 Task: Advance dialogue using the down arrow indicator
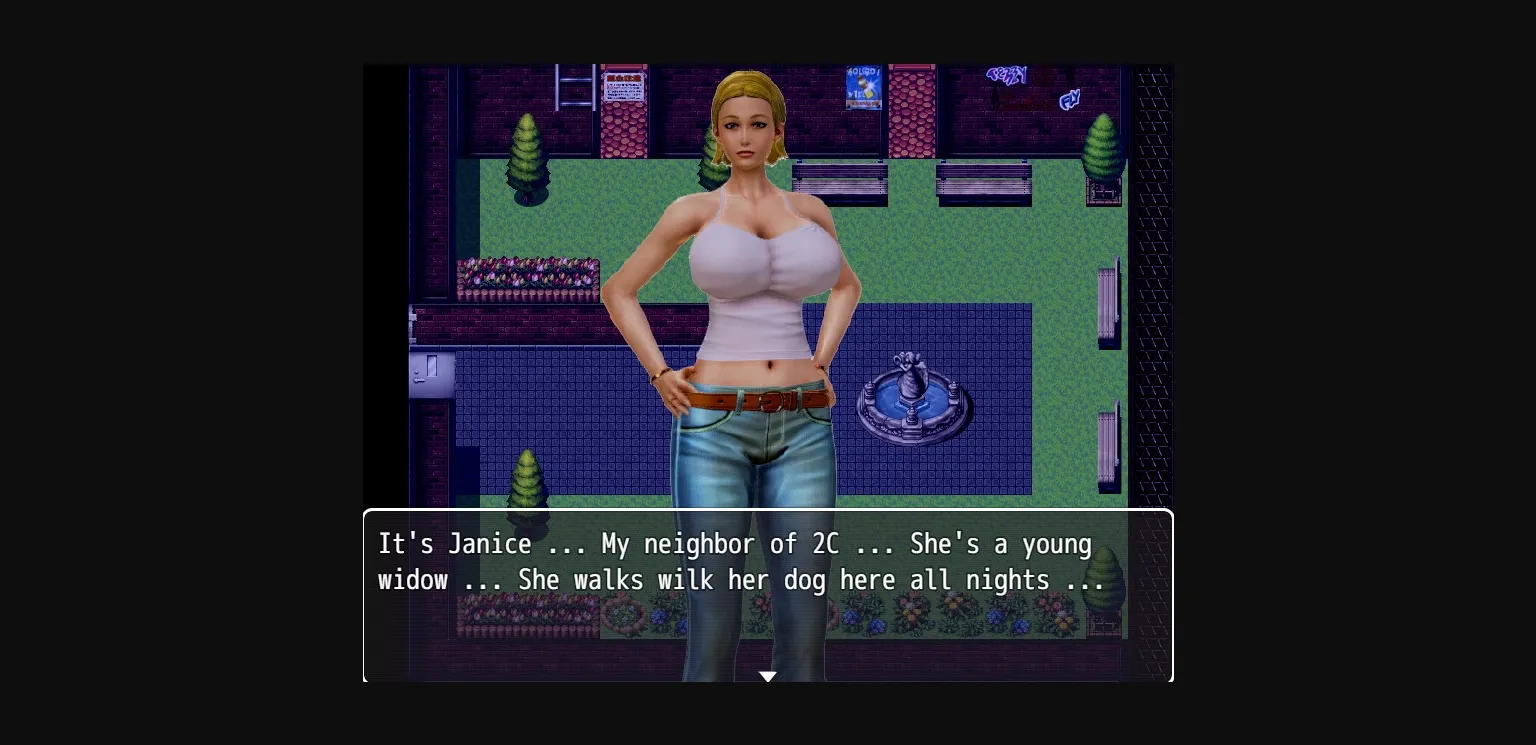coord(768,676)
